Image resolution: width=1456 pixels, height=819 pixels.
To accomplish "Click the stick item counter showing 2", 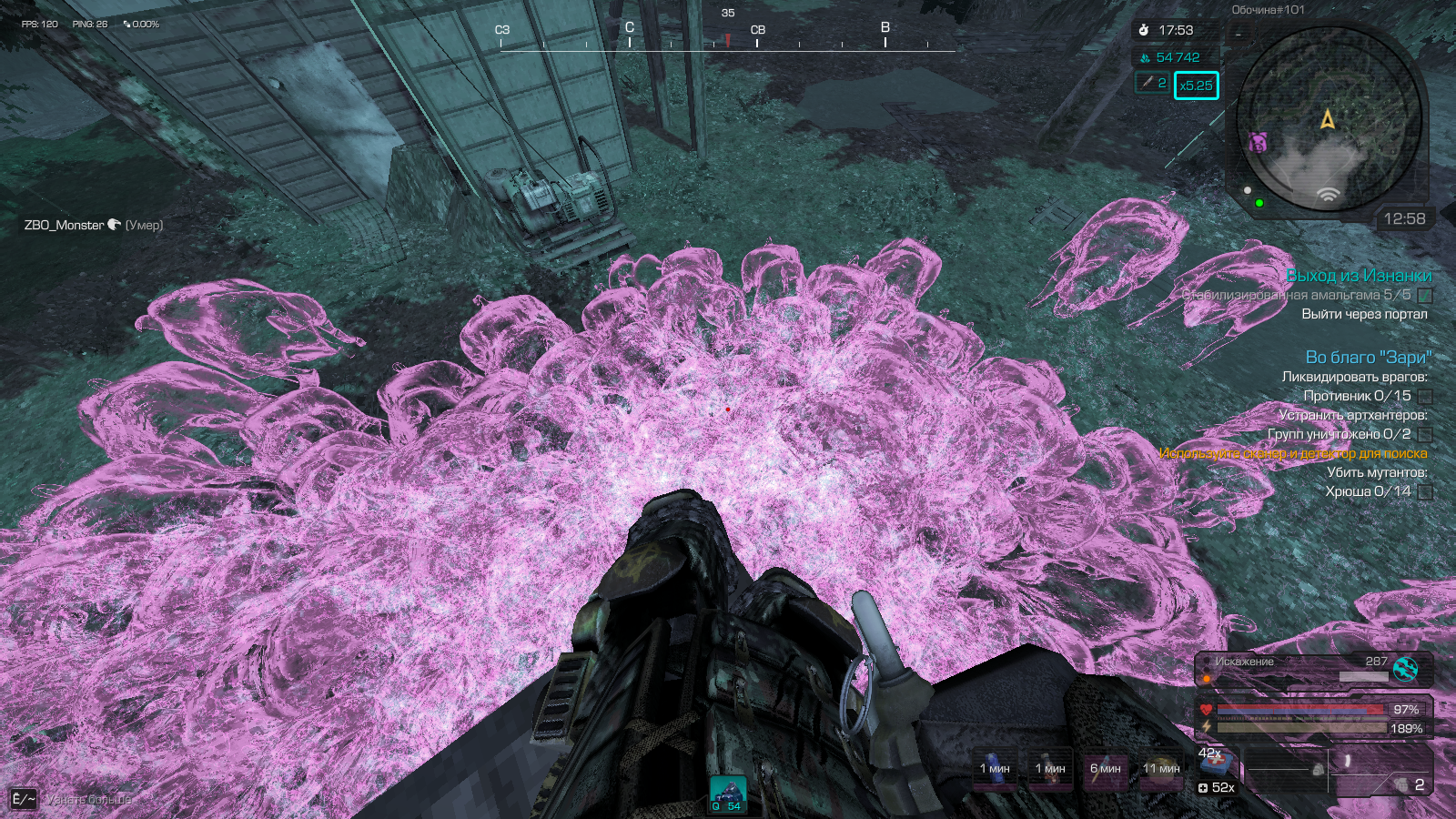I will (x=1152, y=83).
